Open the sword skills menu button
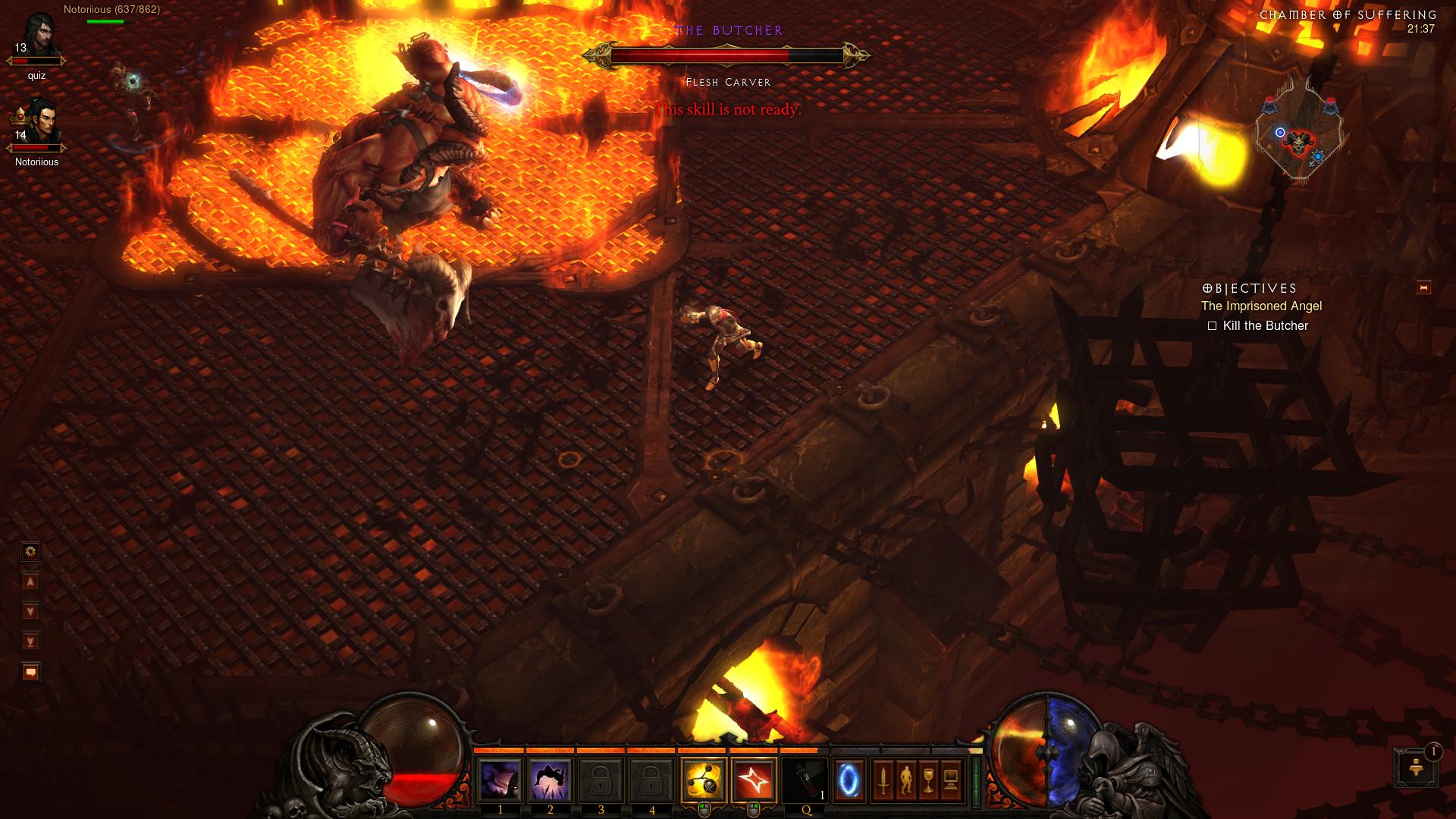Viewport: 1456px width, 819px height. point(883,780)
